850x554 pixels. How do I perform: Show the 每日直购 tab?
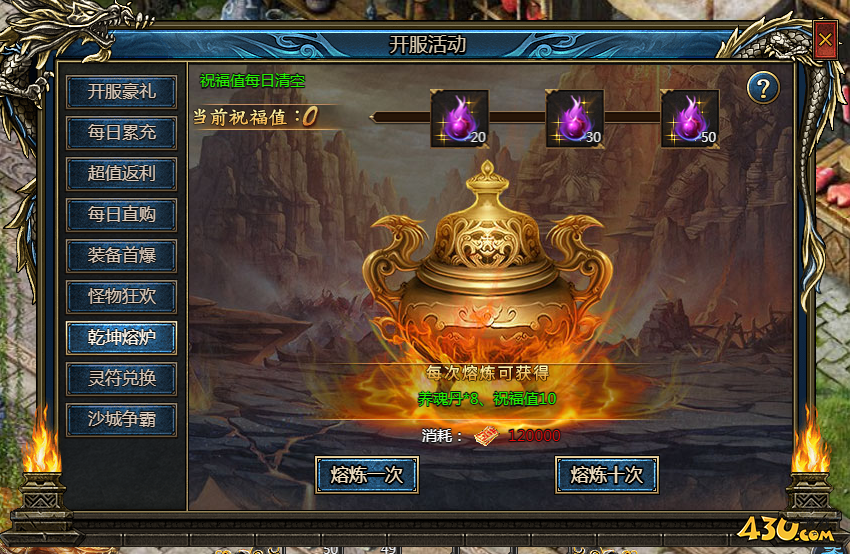[121, 214]
